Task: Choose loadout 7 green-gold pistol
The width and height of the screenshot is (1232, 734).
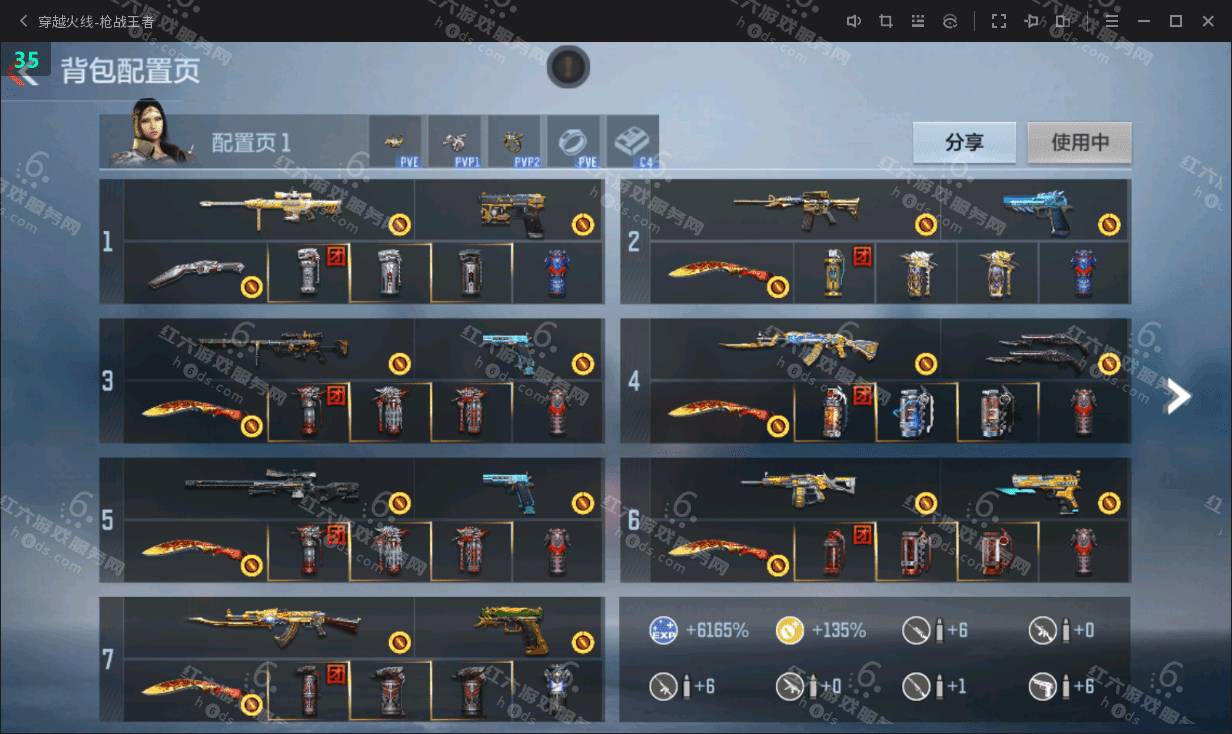Action: click(x=510, y=628)
